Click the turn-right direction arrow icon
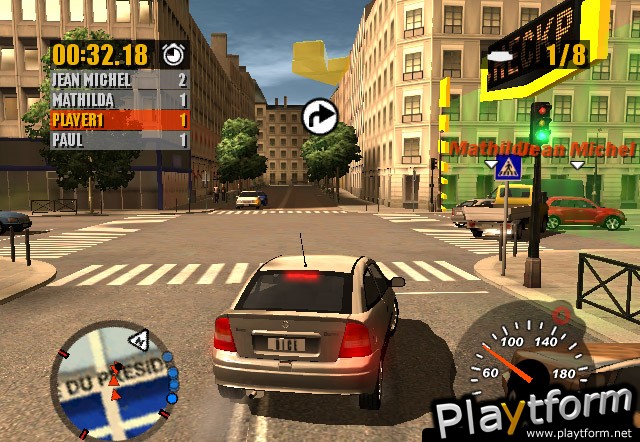Viewport: 640px width, 442px height. pyautogui.click(x=319, y=115)
